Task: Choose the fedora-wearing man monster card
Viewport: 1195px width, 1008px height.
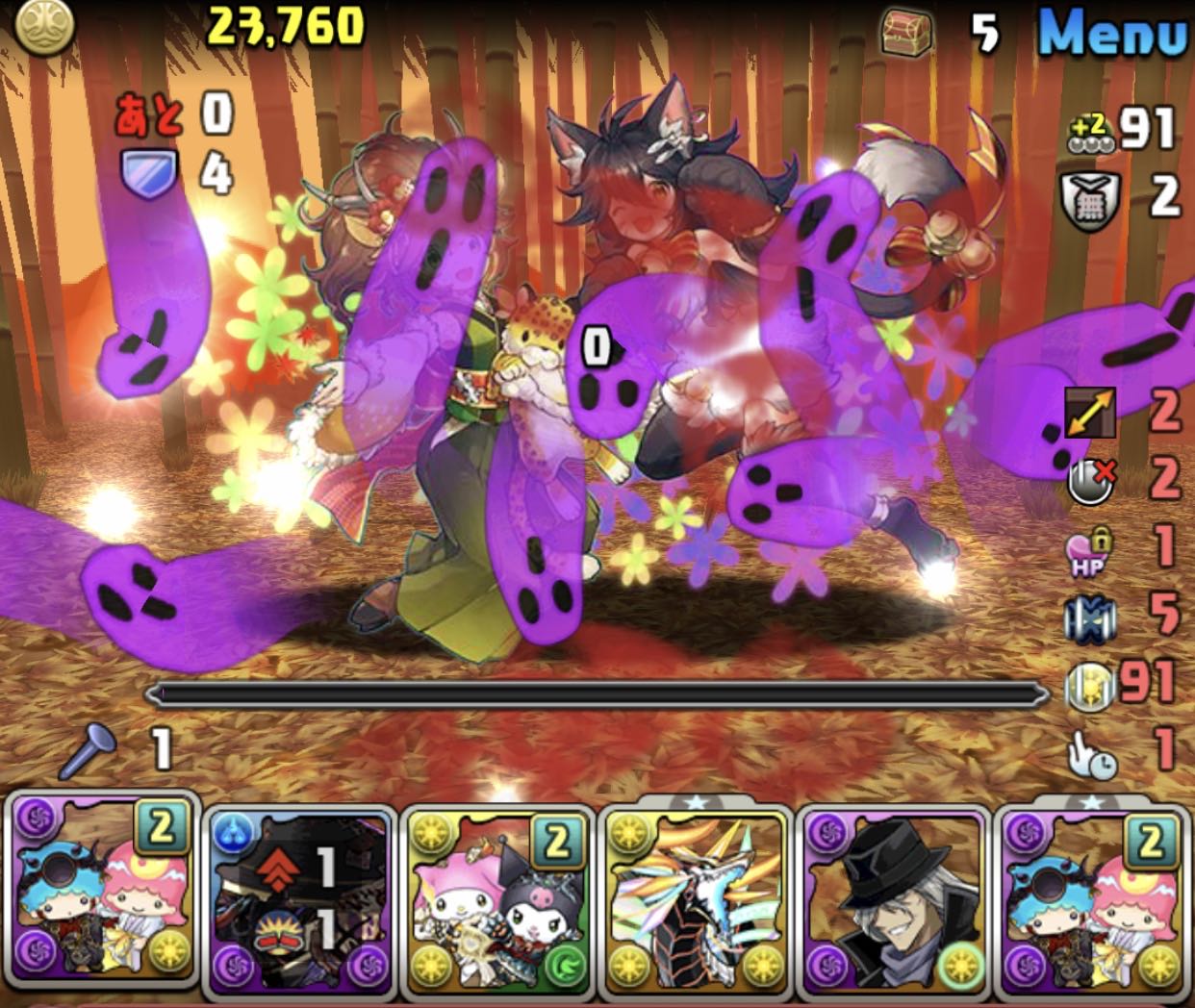Action: (895, 902)
